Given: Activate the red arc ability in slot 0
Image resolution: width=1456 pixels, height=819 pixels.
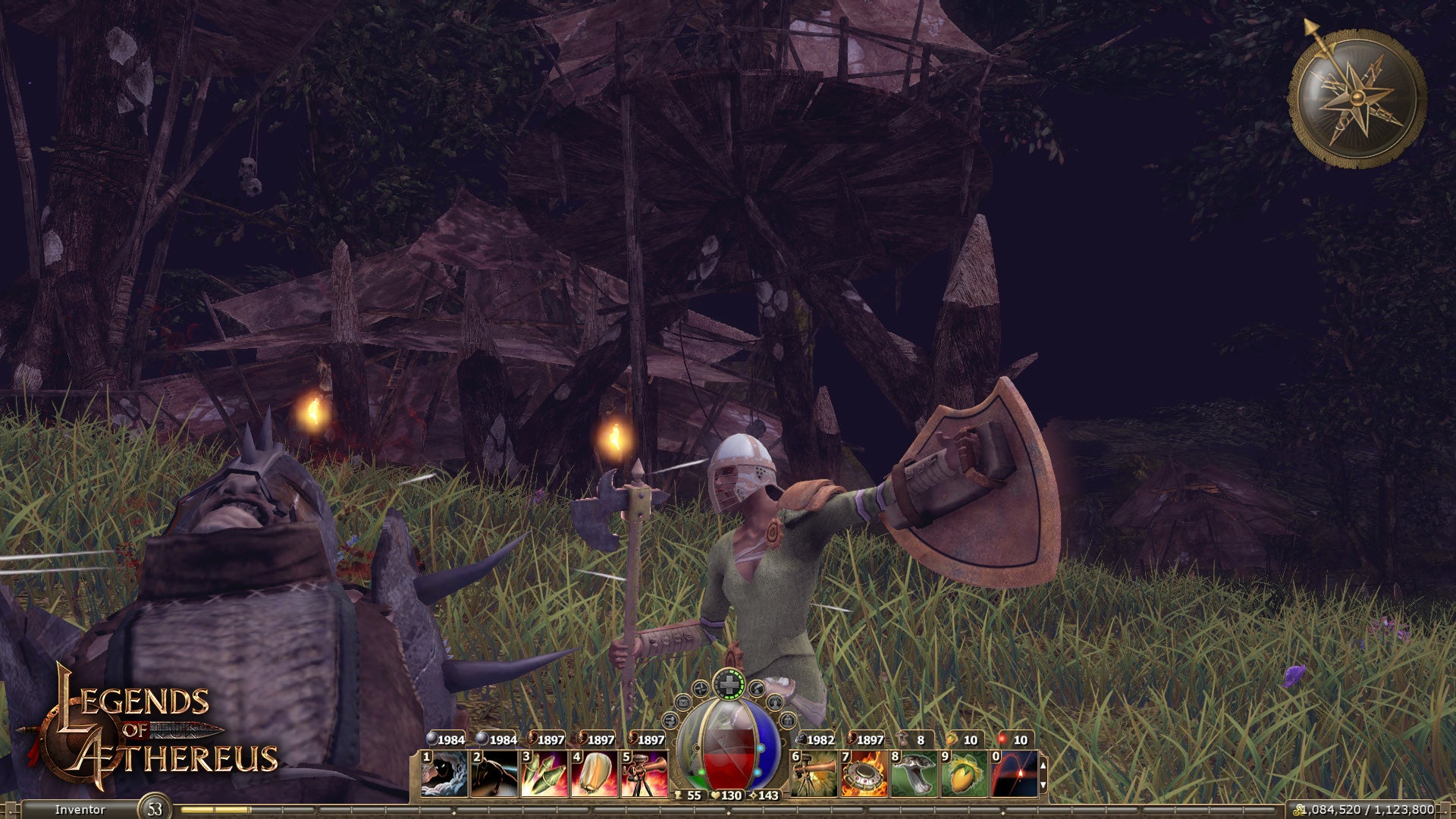Looking at the screenshot, I should [1014, 773].
